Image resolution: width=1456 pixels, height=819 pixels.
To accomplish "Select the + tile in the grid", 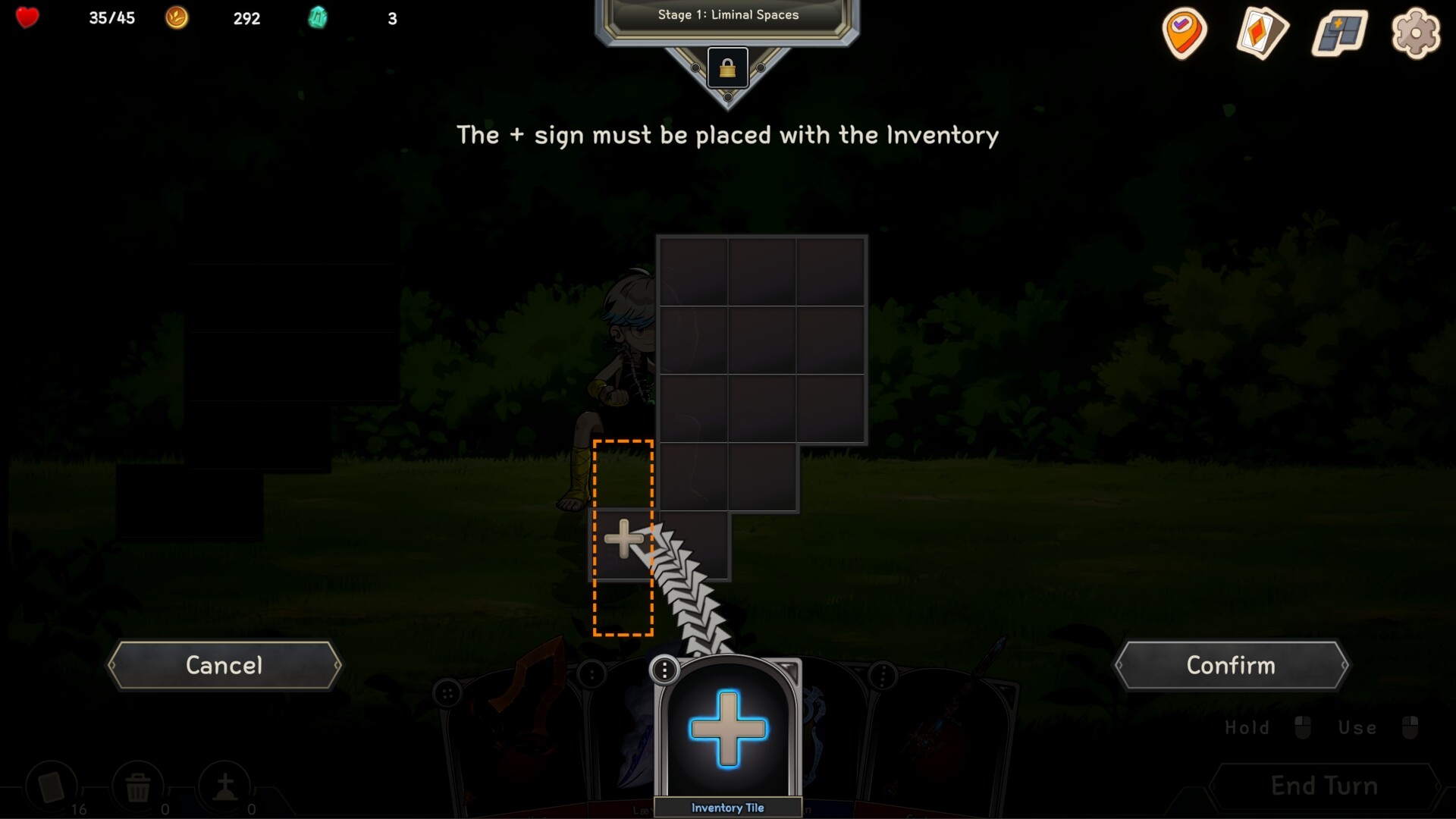I will click(623, 538).
